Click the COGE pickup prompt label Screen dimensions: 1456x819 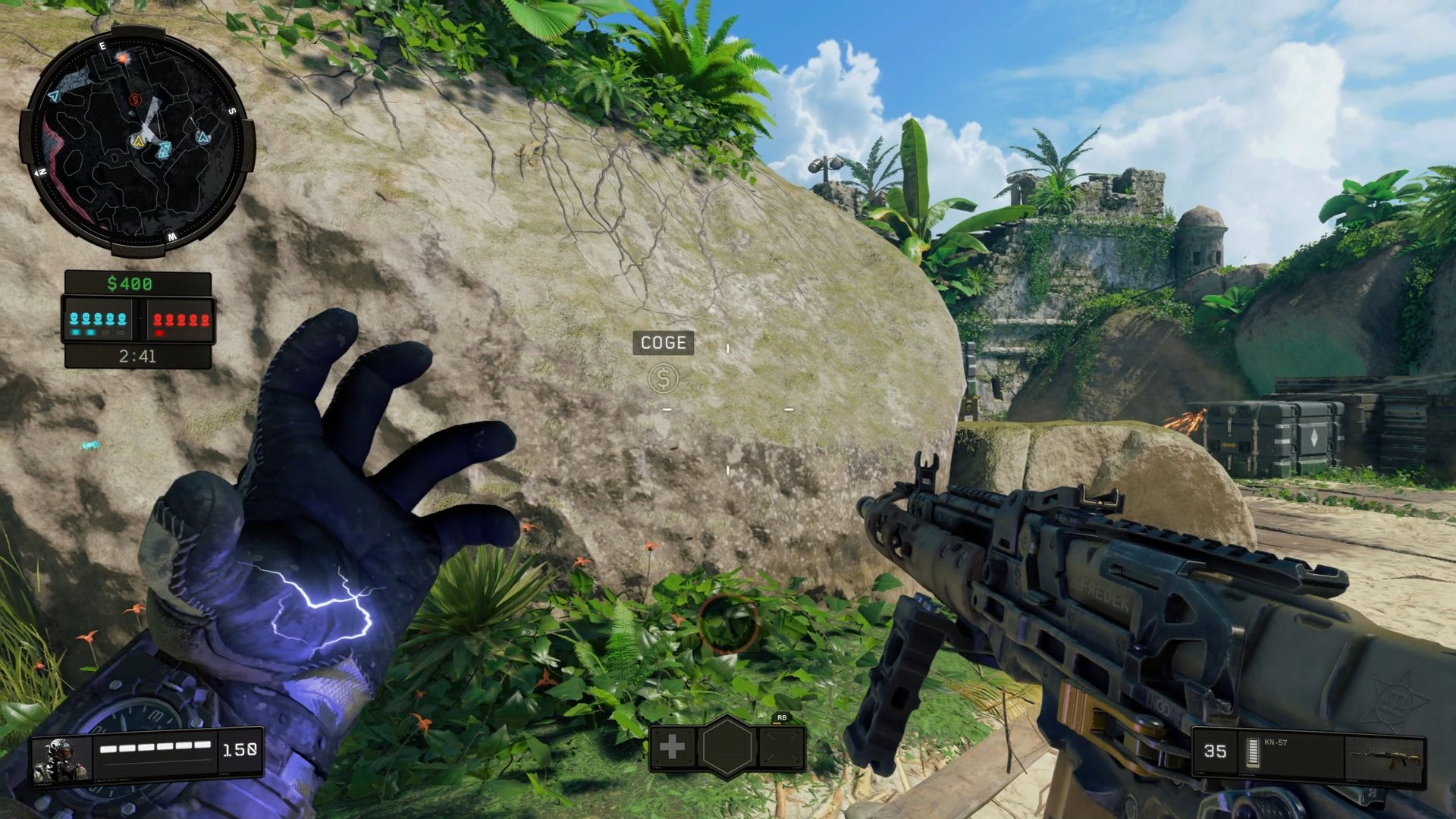(664, 343)
